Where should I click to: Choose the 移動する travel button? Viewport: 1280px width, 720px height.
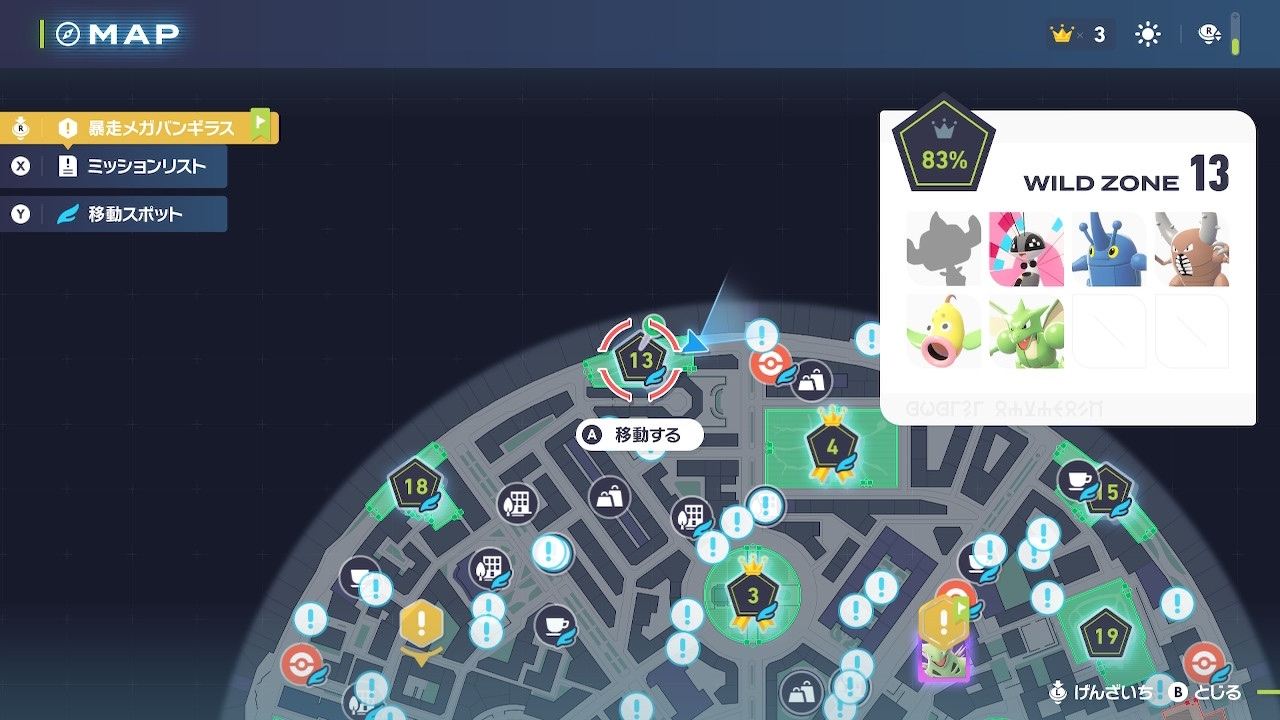[640, 435]
